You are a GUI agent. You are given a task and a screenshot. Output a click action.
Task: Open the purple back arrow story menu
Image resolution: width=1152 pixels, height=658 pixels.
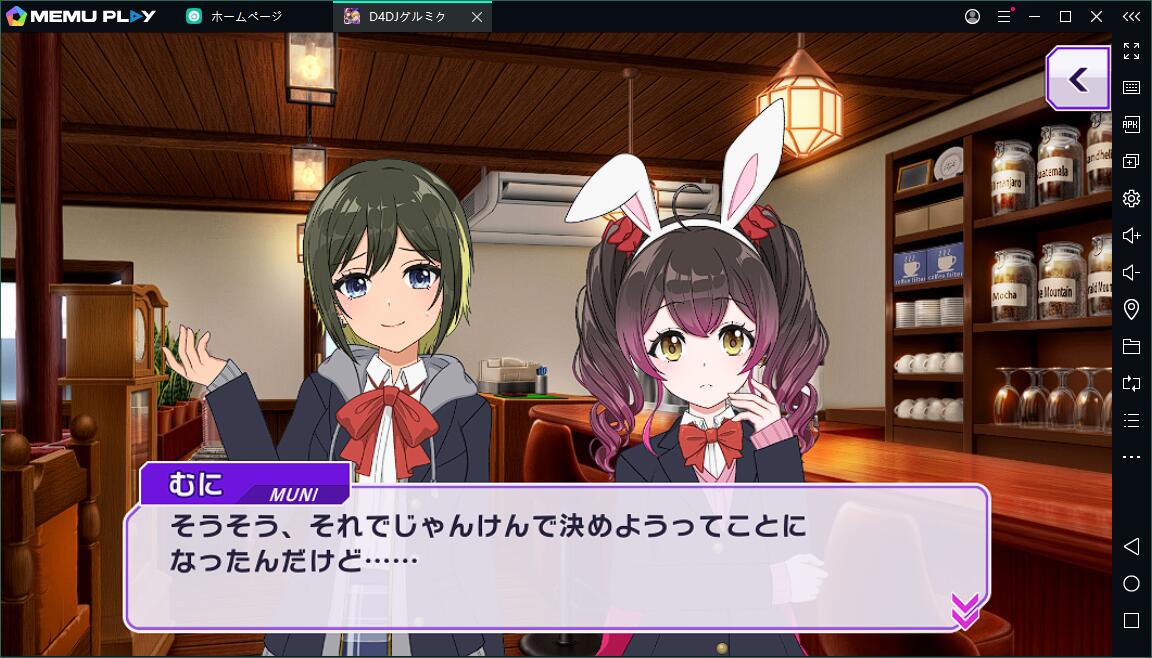point(1078,79)
